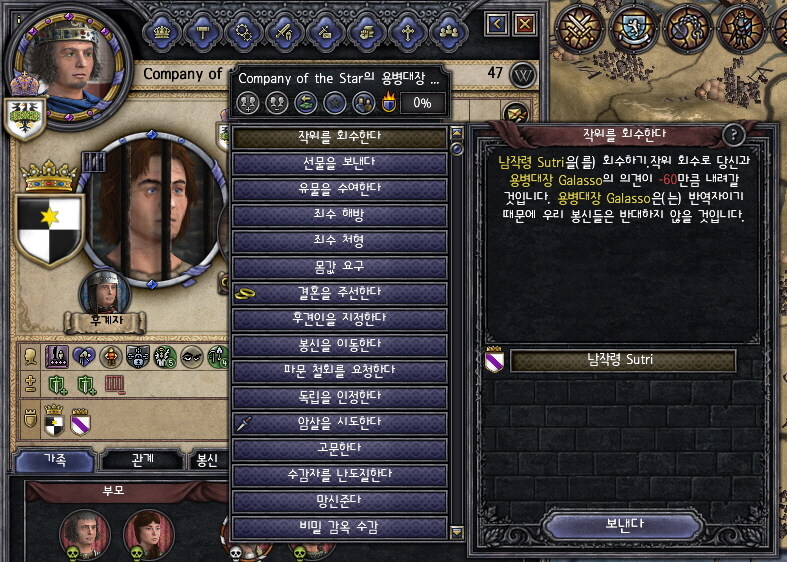Pick the 독립을 인정한다 option
Image resolution: width=787 pixels, height=562 pixels.
tap(339, 397)
